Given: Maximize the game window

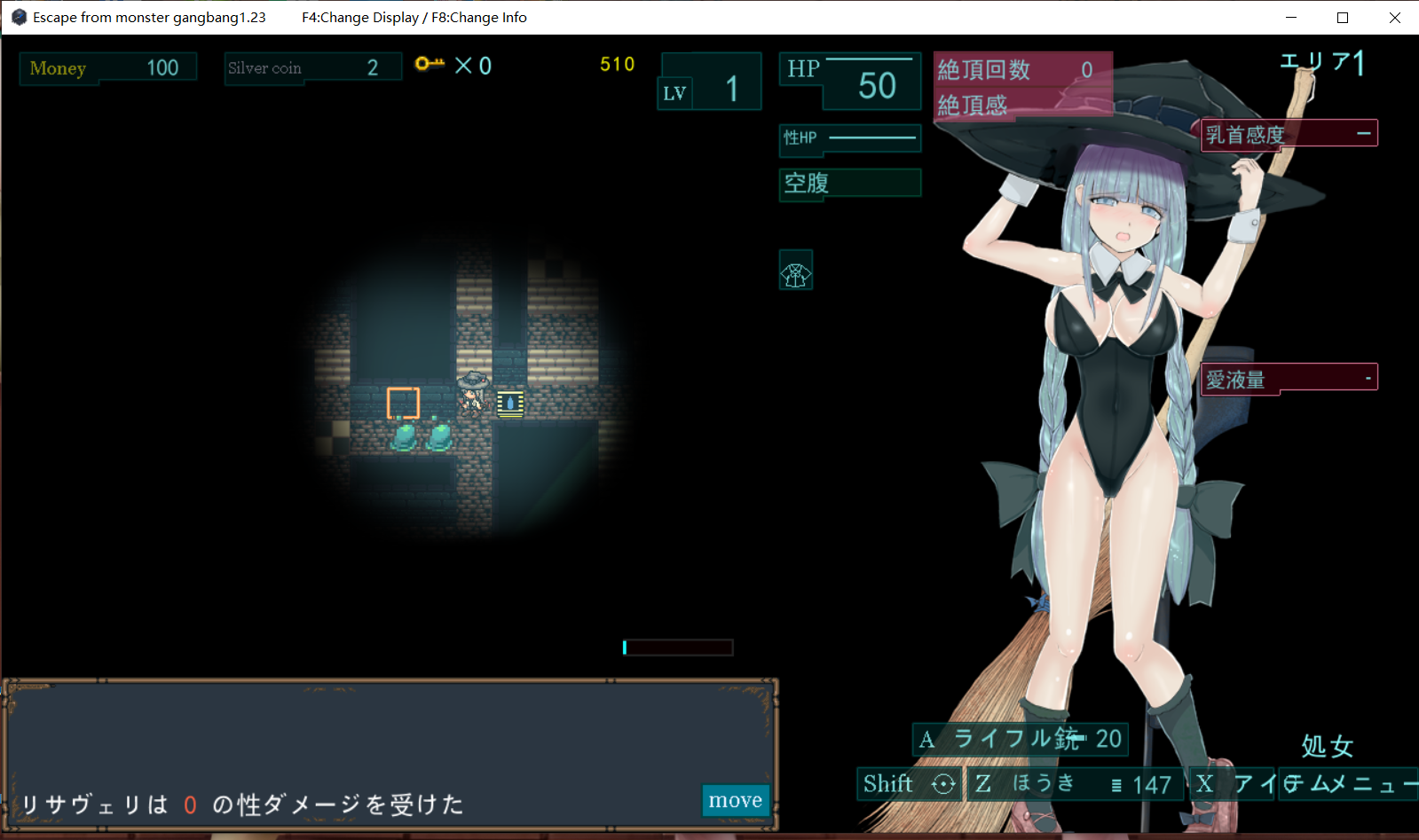Looking at the screenshot, I should (x=1343, y=18).
